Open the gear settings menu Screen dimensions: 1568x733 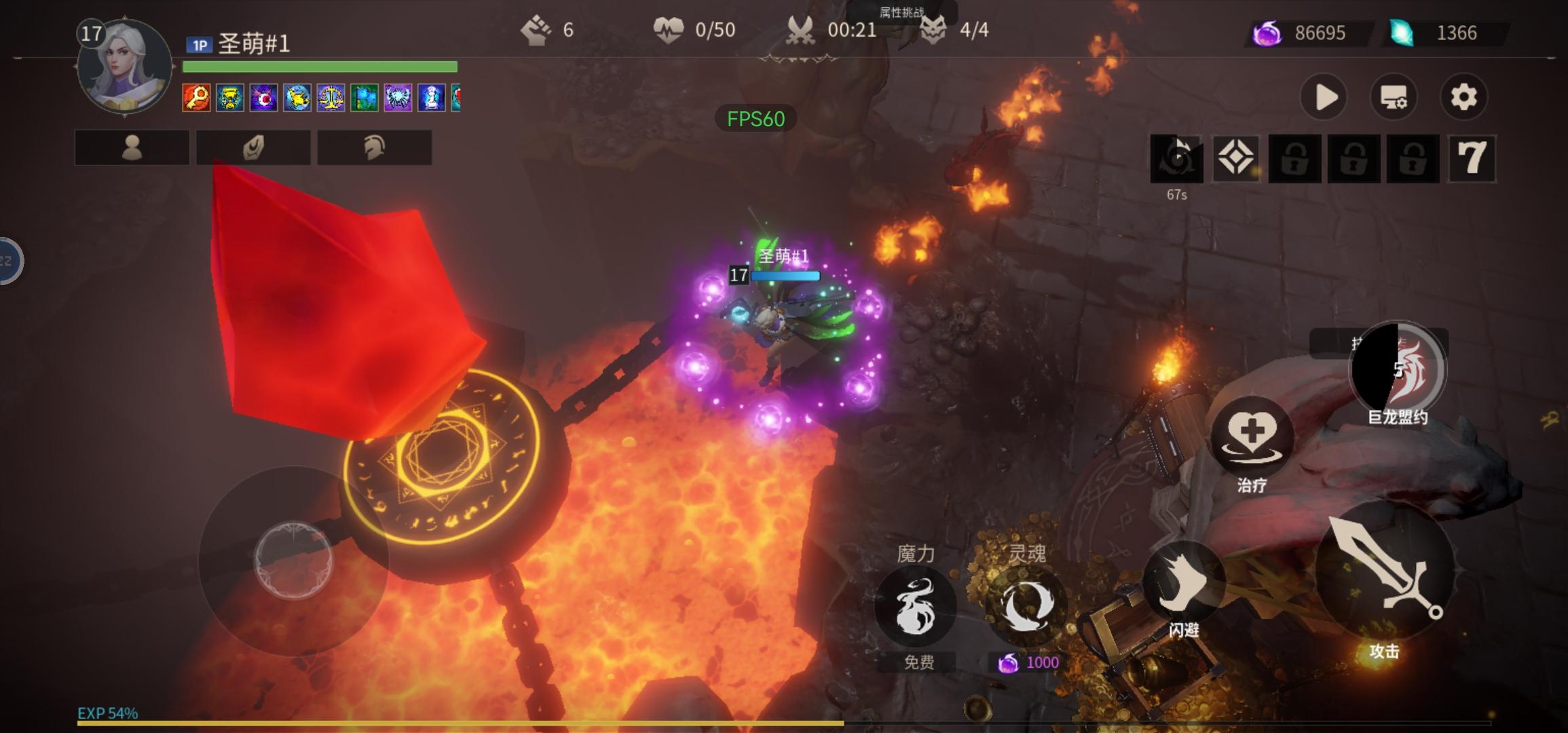[1463, 98]
